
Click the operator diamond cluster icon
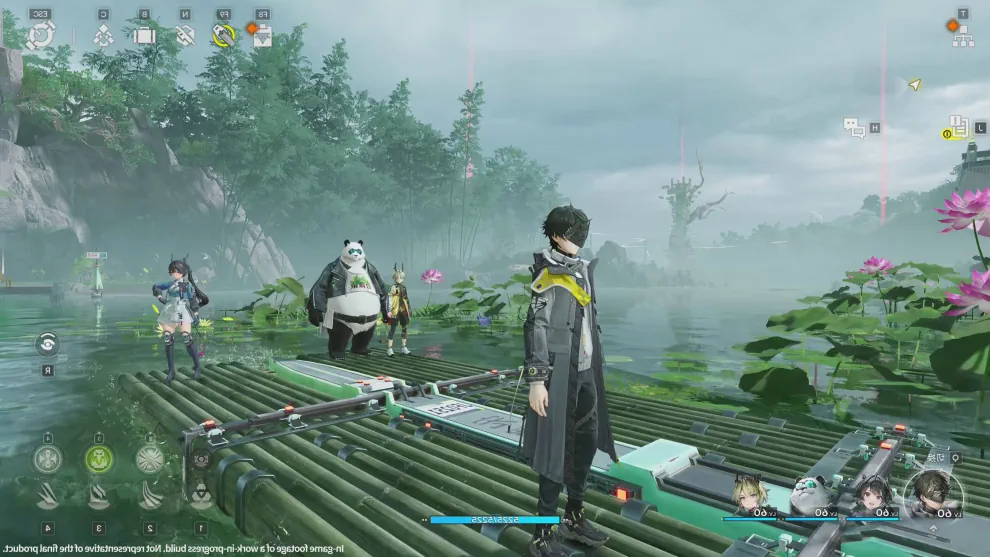103,36
